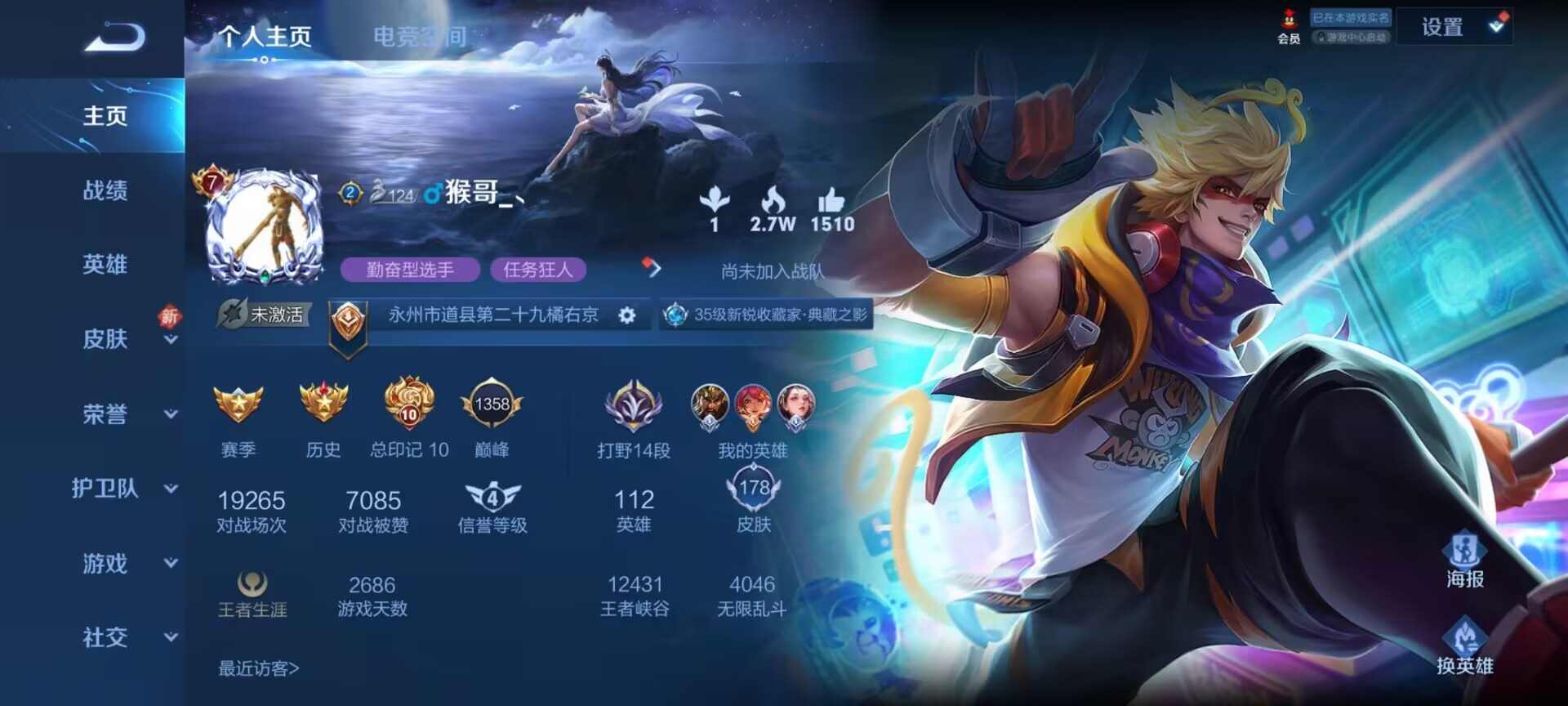
Task: Click the 会员 membership icon
Action: [1289, 27]
